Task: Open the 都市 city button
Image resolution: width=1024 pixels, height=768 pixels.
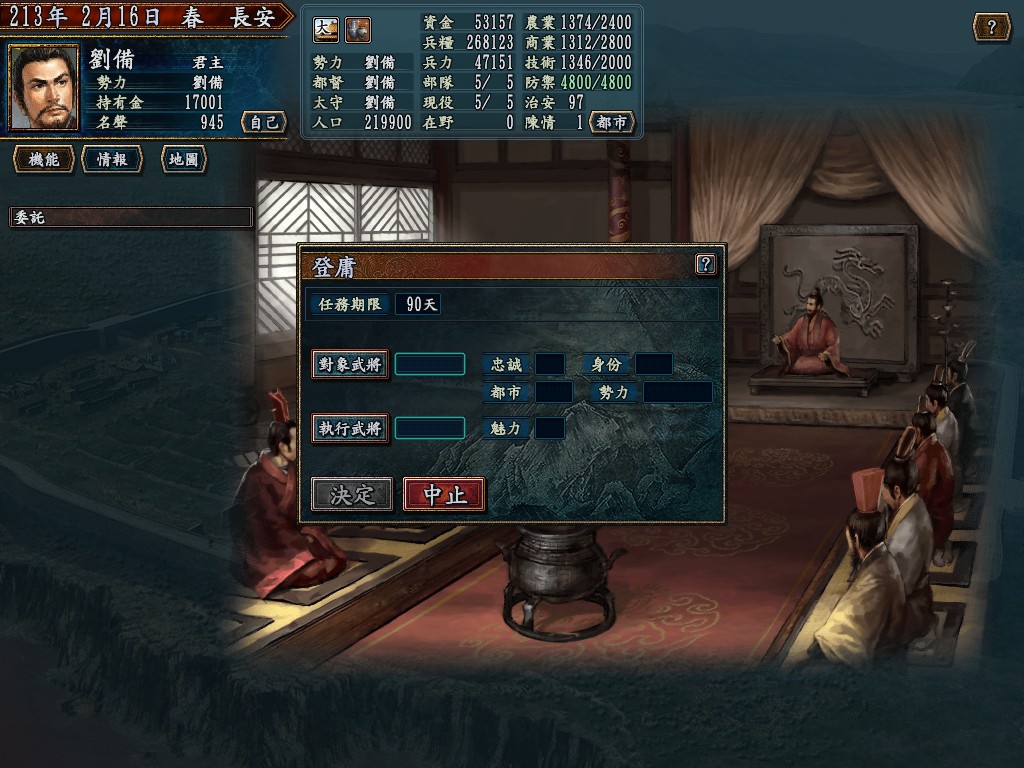Action: pyautogui.click(x=612, y=122)
